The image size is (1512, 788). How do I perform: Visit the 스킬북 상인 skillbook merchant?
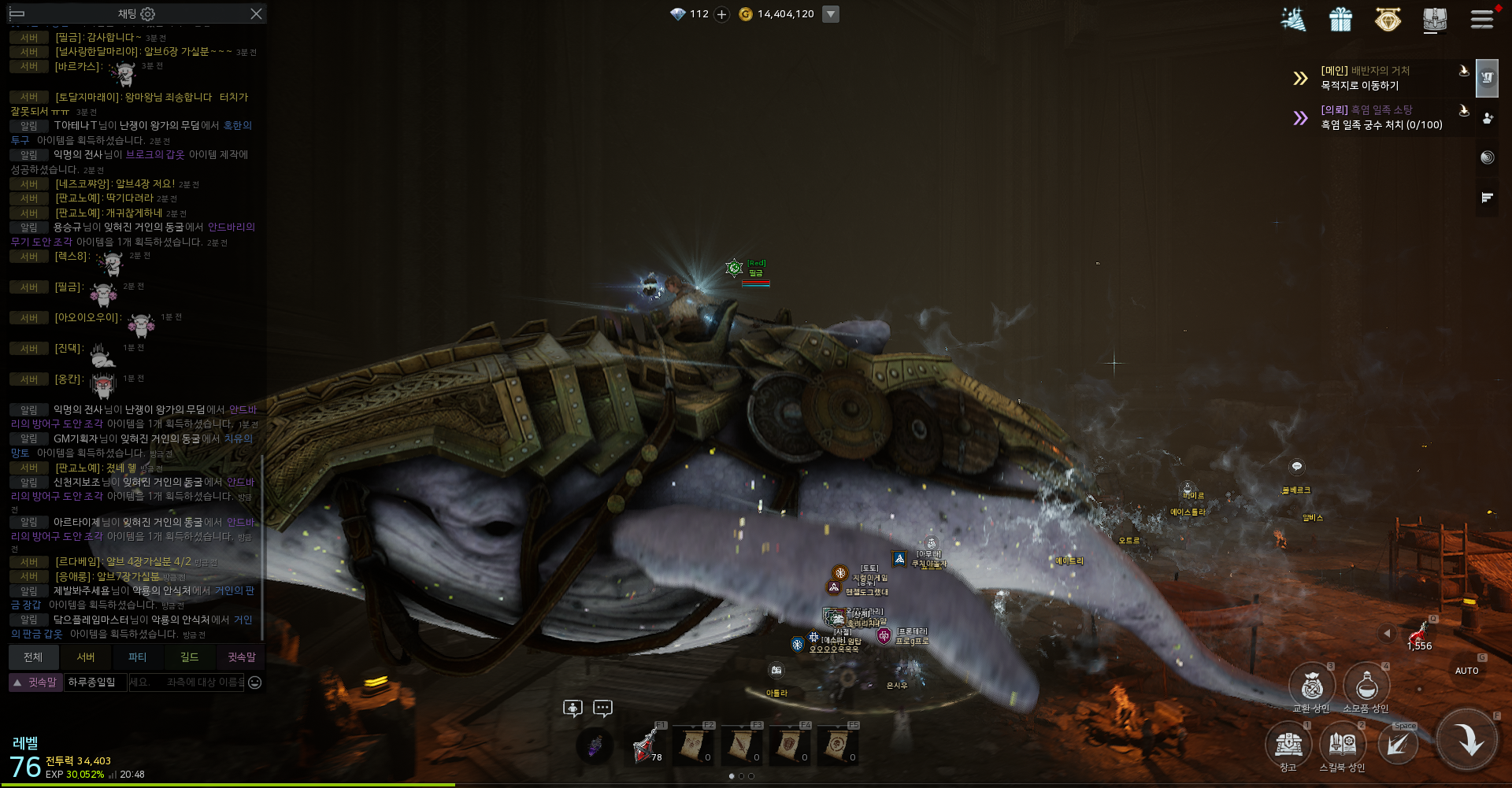click(1343, 745)
